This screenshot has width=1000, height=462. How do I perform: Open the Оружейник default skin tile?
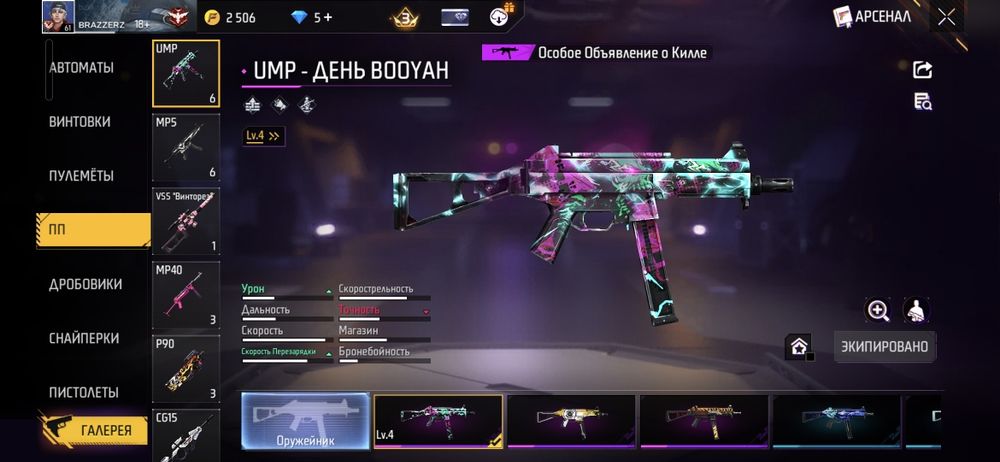click(x=305, y=420)
